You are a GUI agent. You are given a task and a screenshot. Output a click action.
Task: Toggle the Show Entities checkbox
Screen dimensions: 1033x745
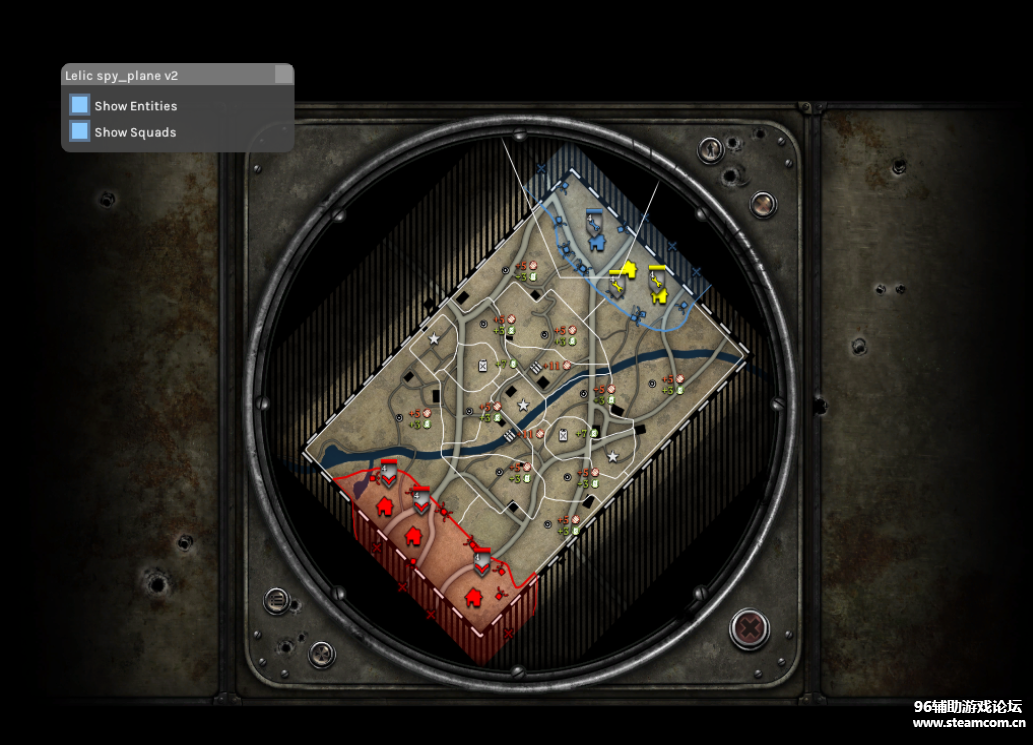pyautogui.click(x=80, y=105)
